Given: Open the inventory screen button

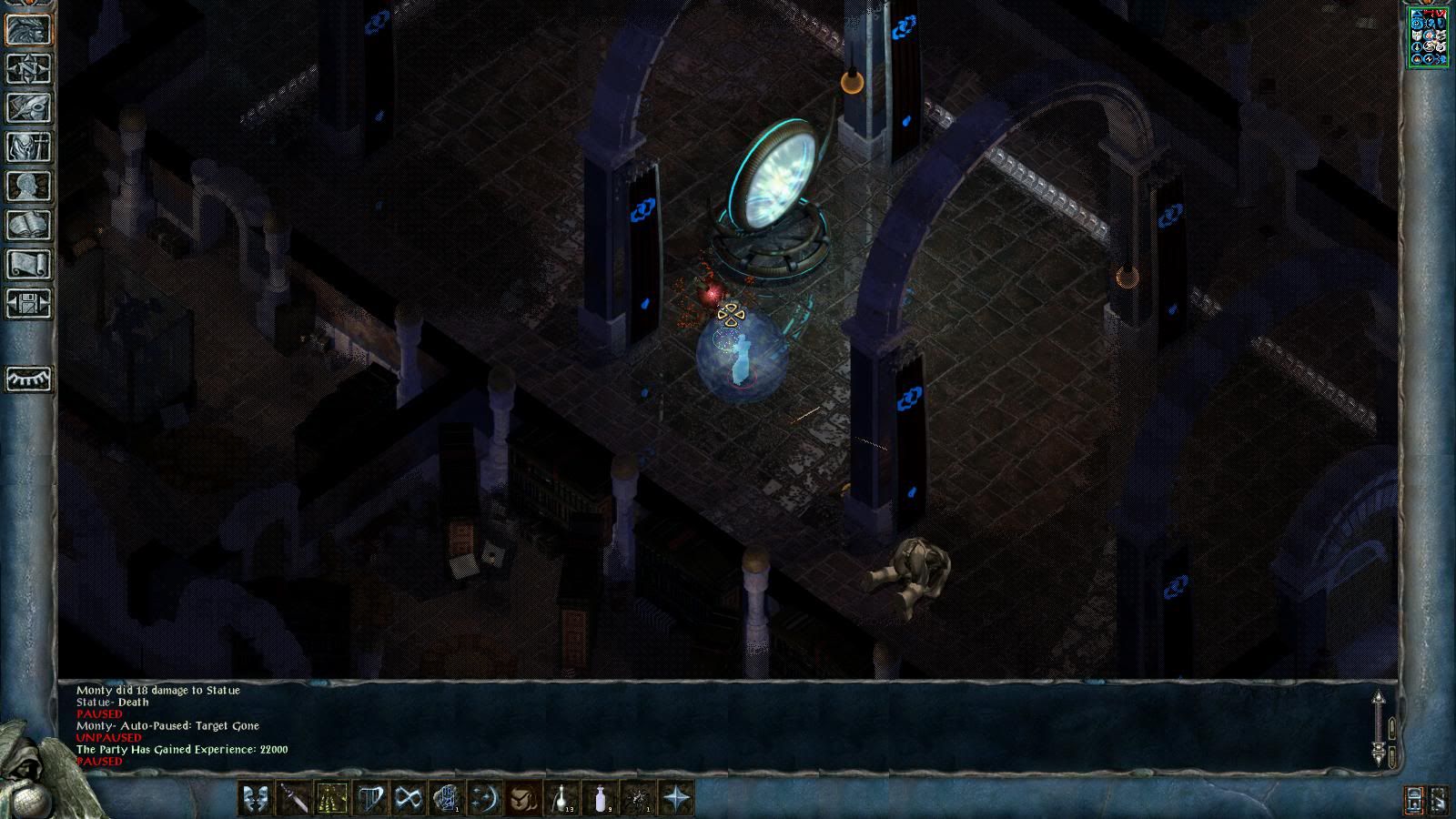Looking at the screenshot, I should click(x=29, y=147).
